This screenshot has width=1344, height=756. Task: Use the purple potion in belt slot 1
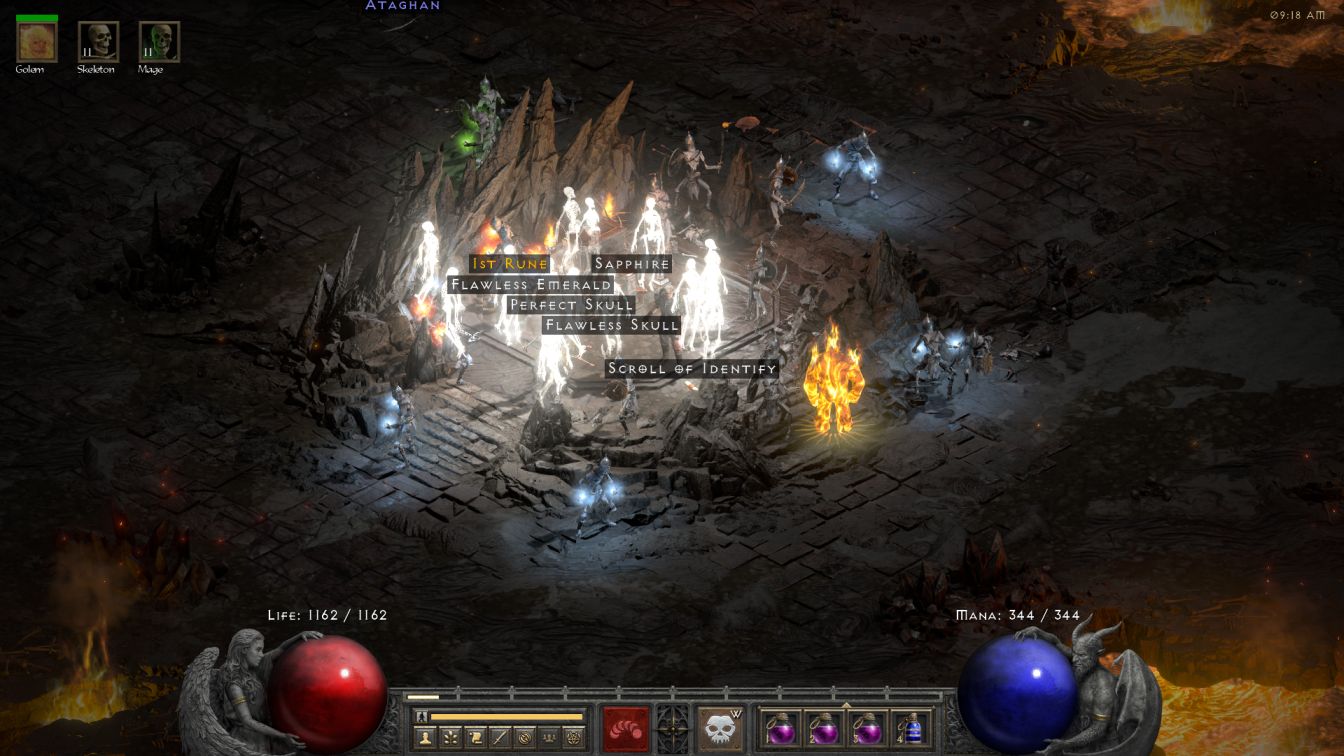pos(781,728)
